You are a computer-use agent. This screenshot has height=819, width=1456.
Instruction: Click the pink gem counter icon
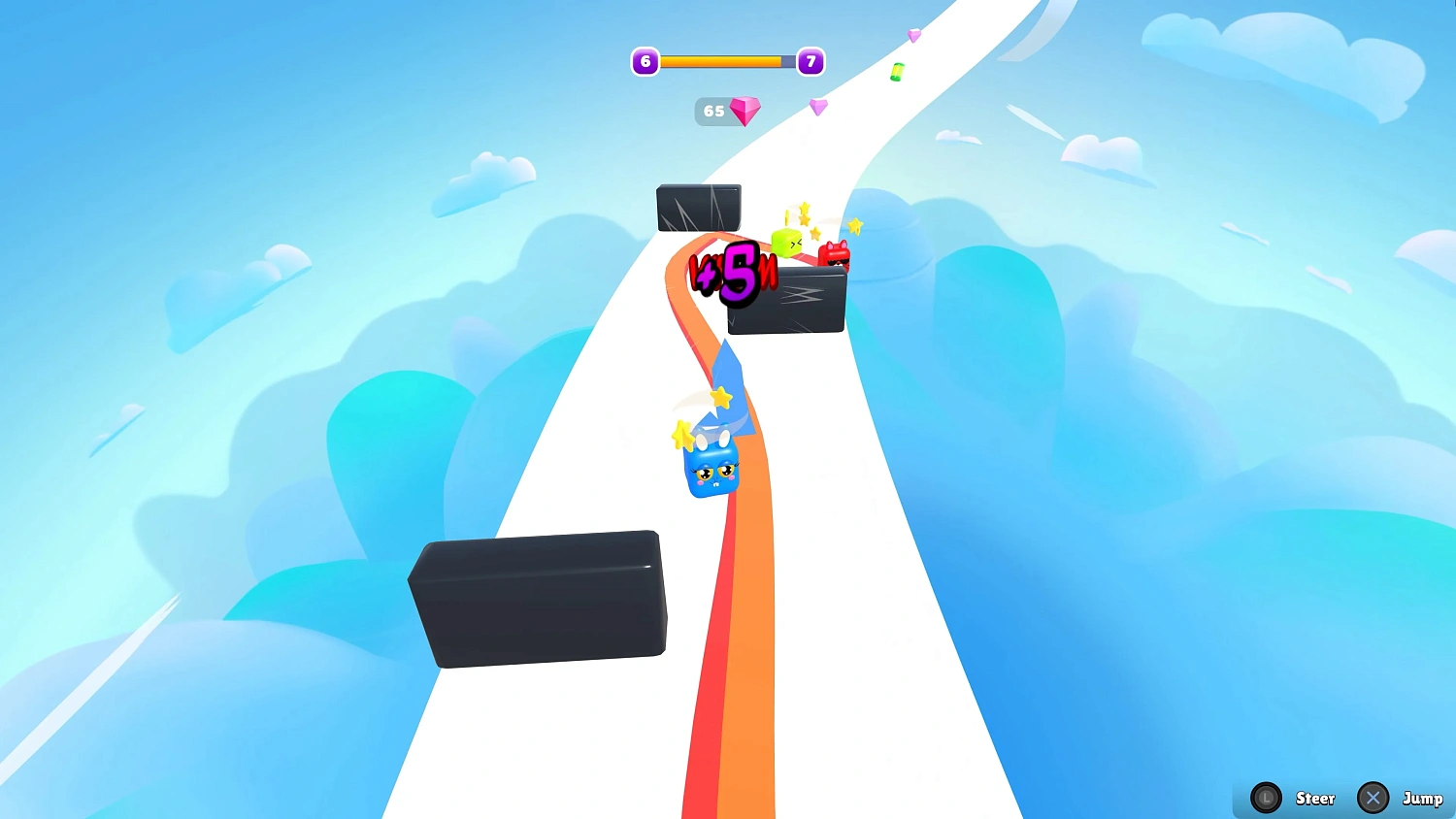click(x=745, y=110)
